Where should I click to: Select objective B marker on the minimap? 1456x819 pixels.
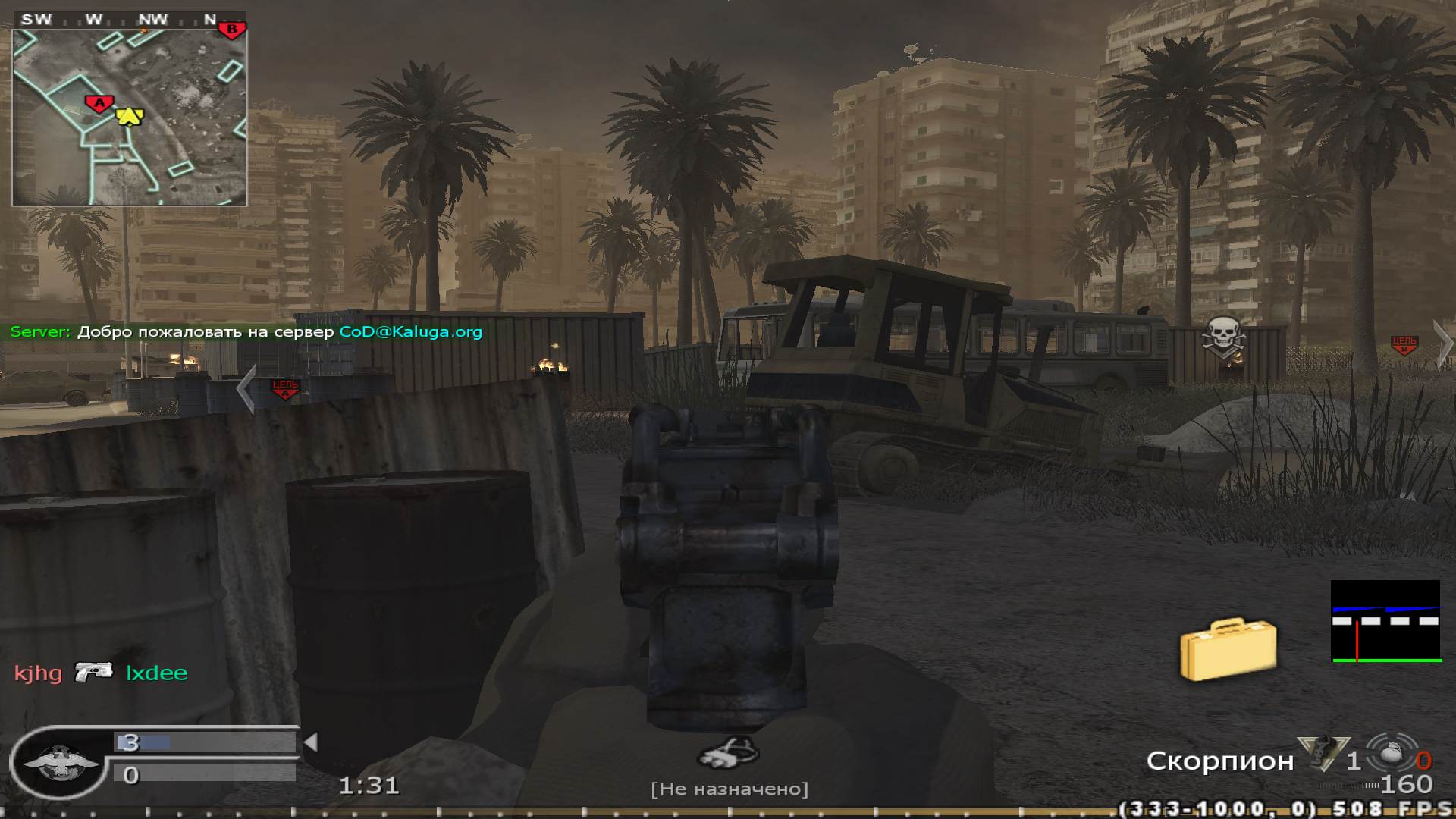pyautogui.click(x=232, y=30)
